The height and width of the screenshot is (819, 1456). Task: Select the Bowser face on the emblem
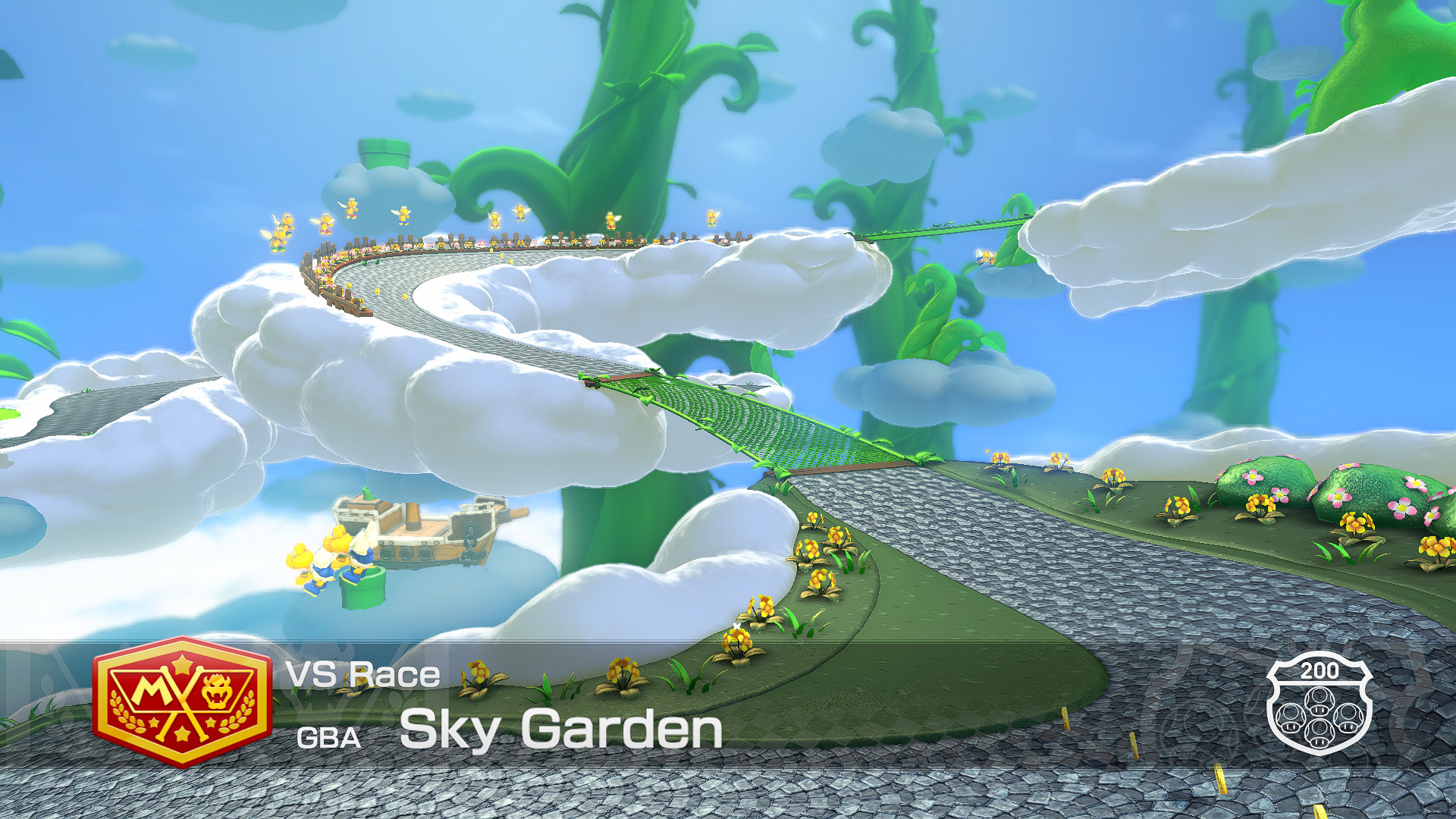pyautogui.click(x=216, y=689)
